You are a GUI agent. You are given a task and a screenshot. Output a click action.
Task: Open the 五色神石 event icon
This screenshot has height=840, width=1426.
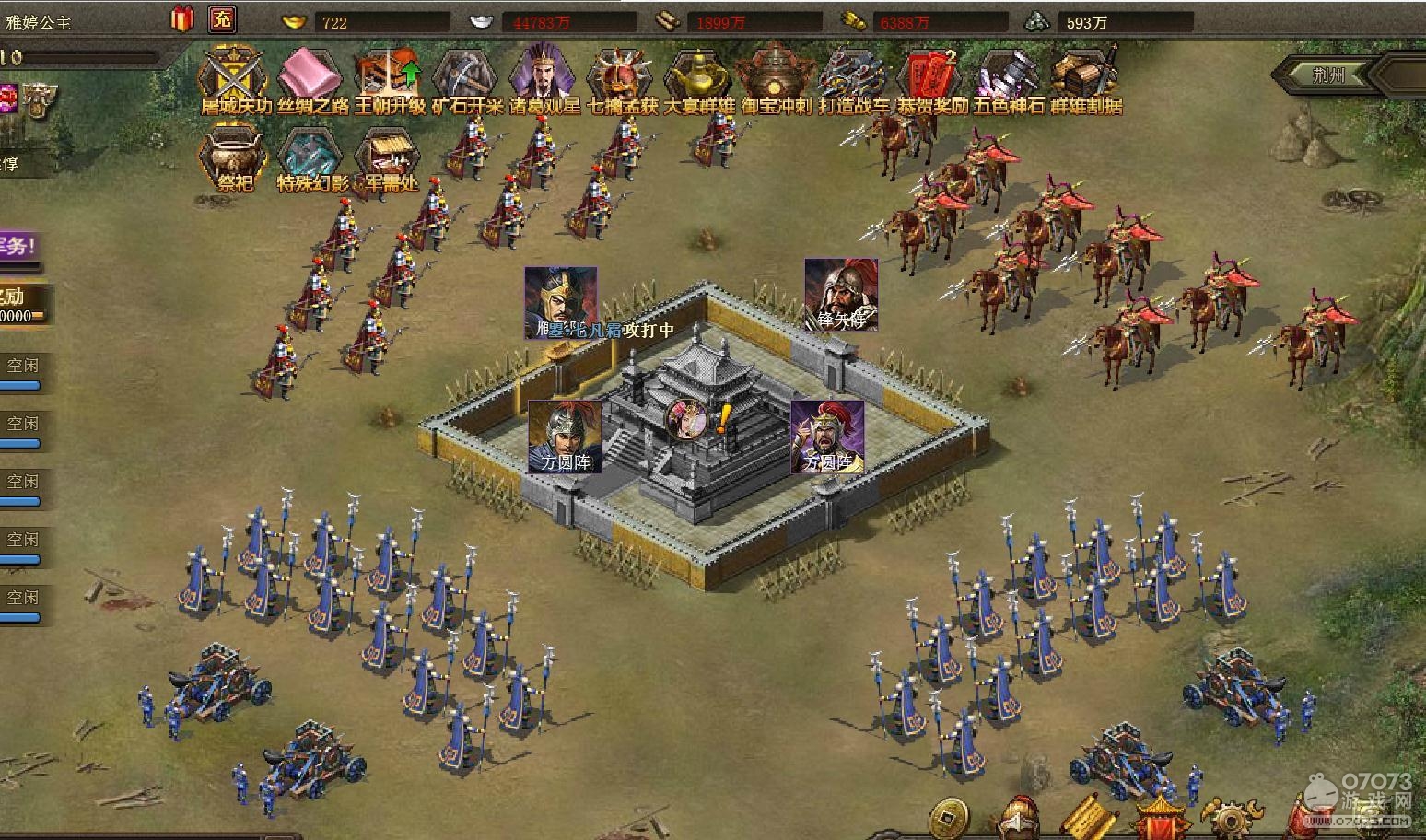coord(1008,76)
